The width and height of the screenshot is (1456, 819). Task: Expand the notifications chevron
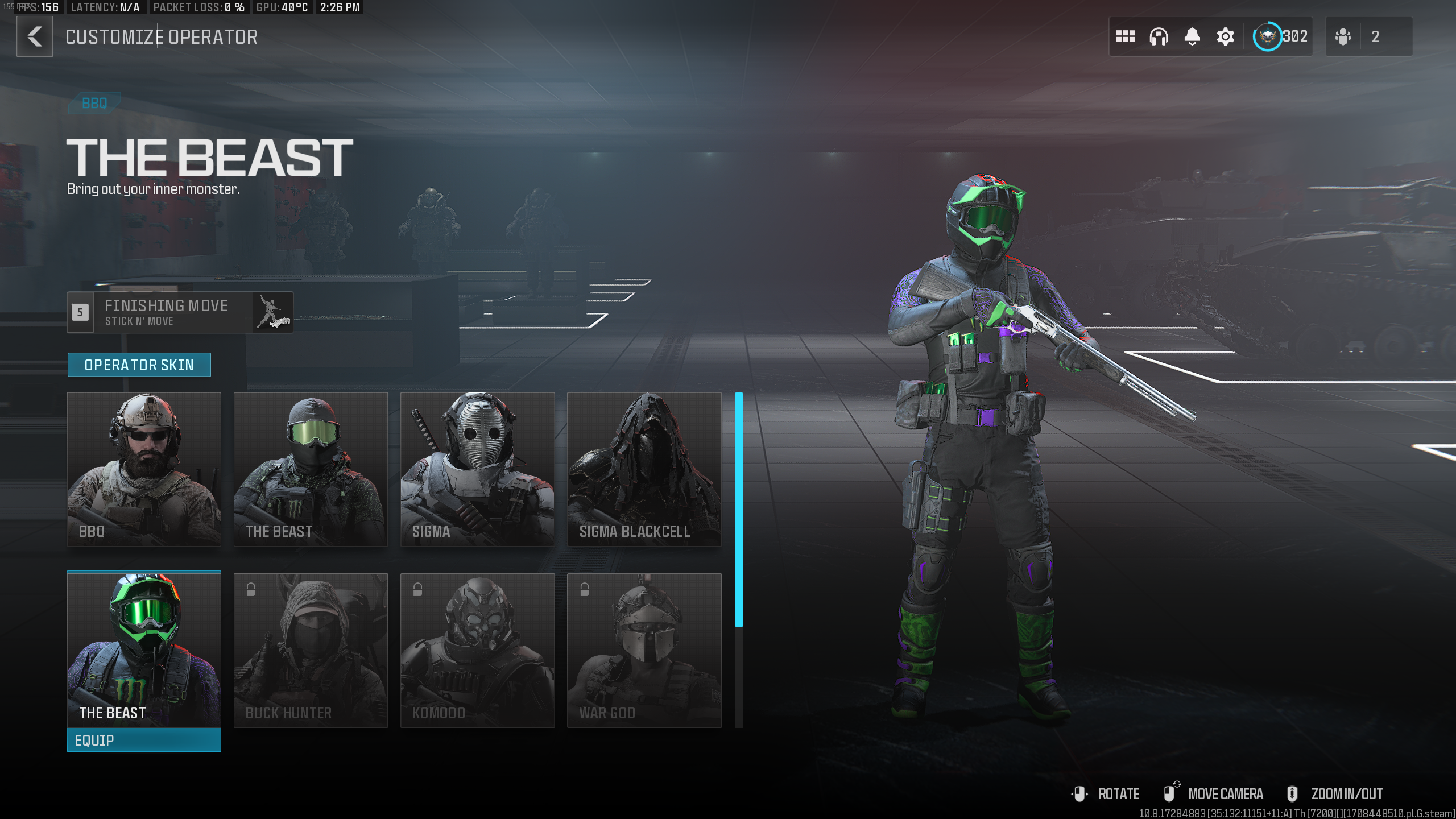click(x=1193, y=44)
